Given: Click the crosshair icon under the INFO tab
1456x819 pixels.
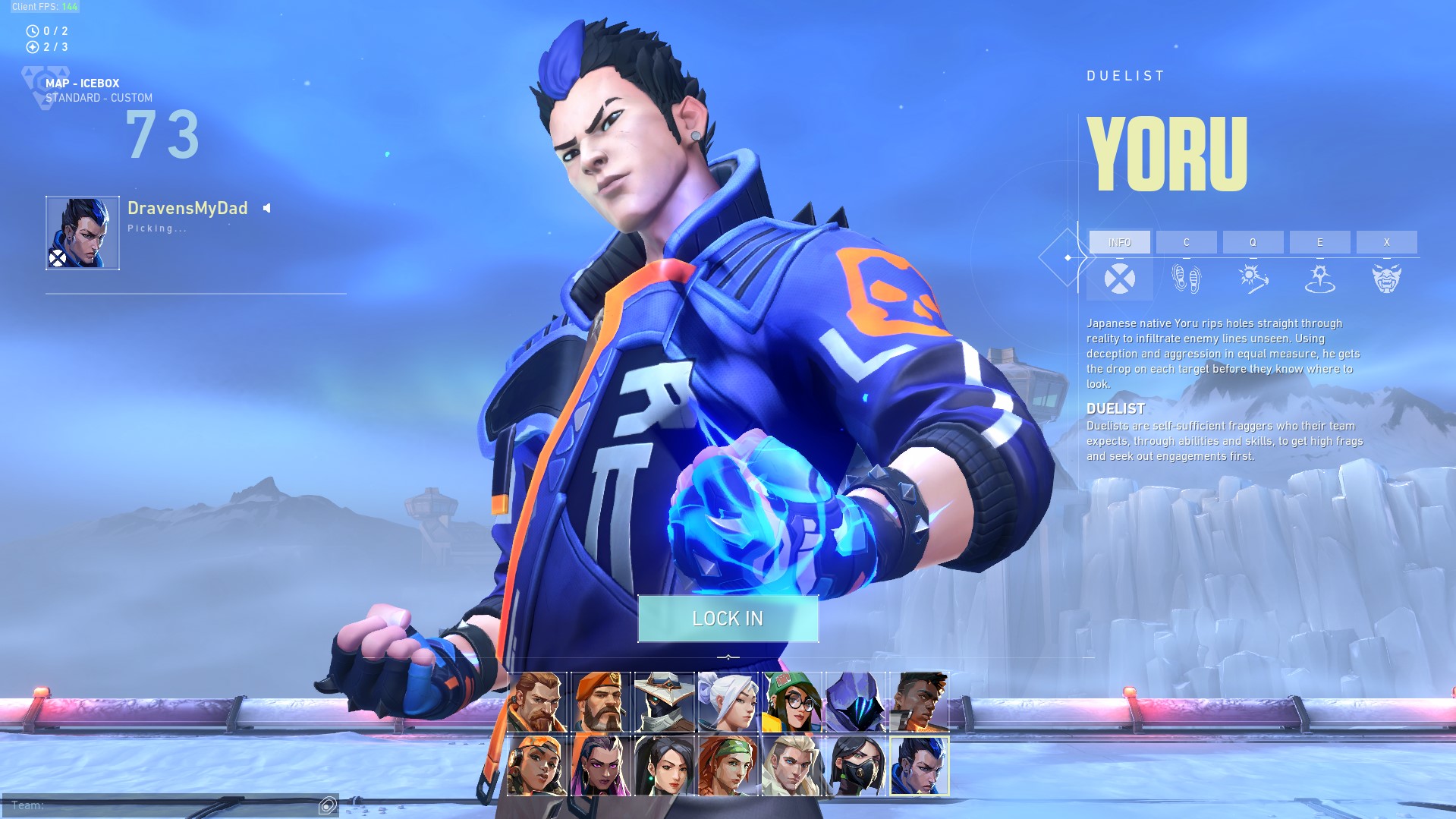Looking at the screenshot, I should (x=1120, y=278).
